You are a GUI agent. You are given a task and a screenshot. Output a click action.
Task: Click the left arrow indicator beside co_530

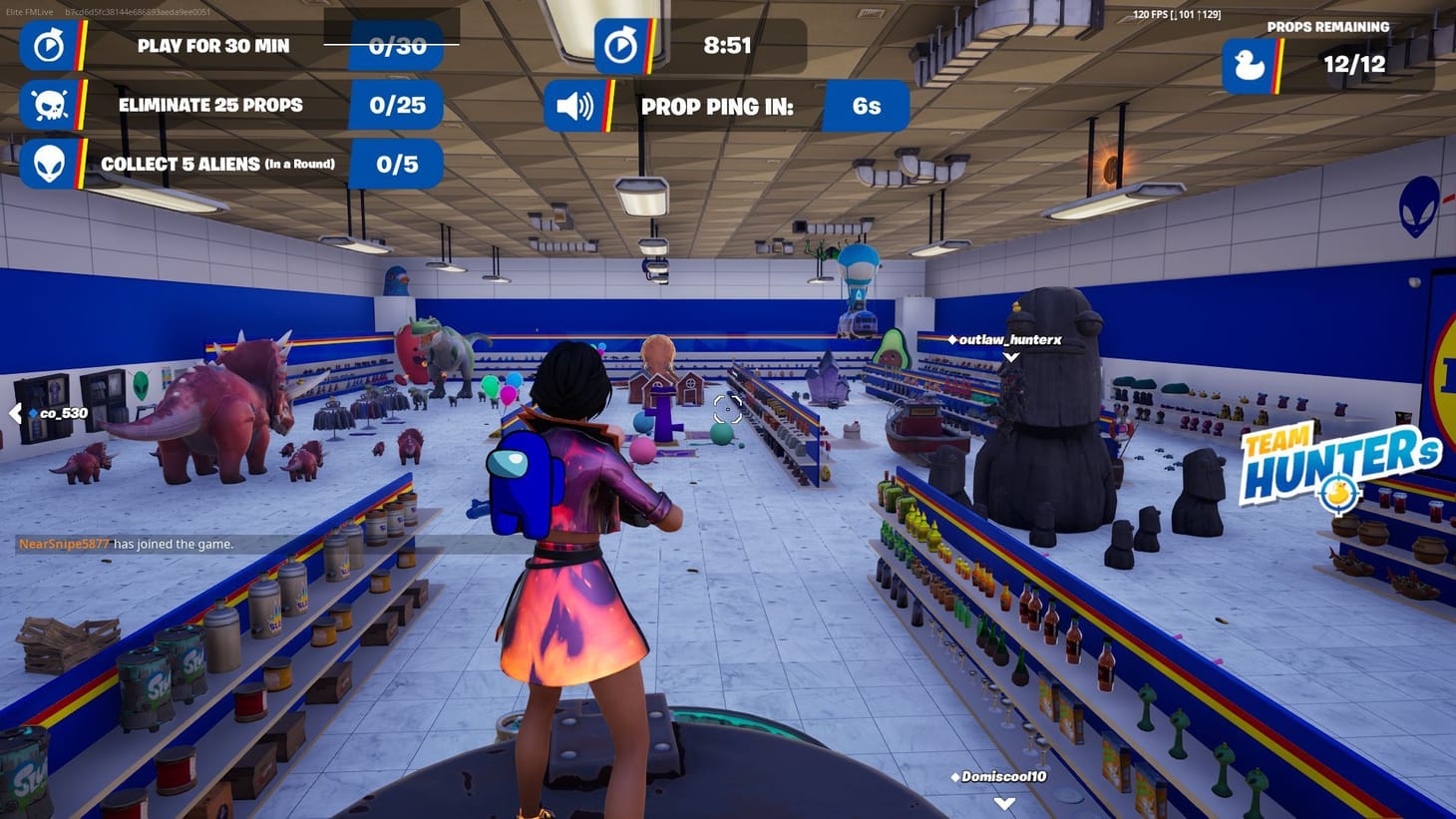click(x=16, y=412)
